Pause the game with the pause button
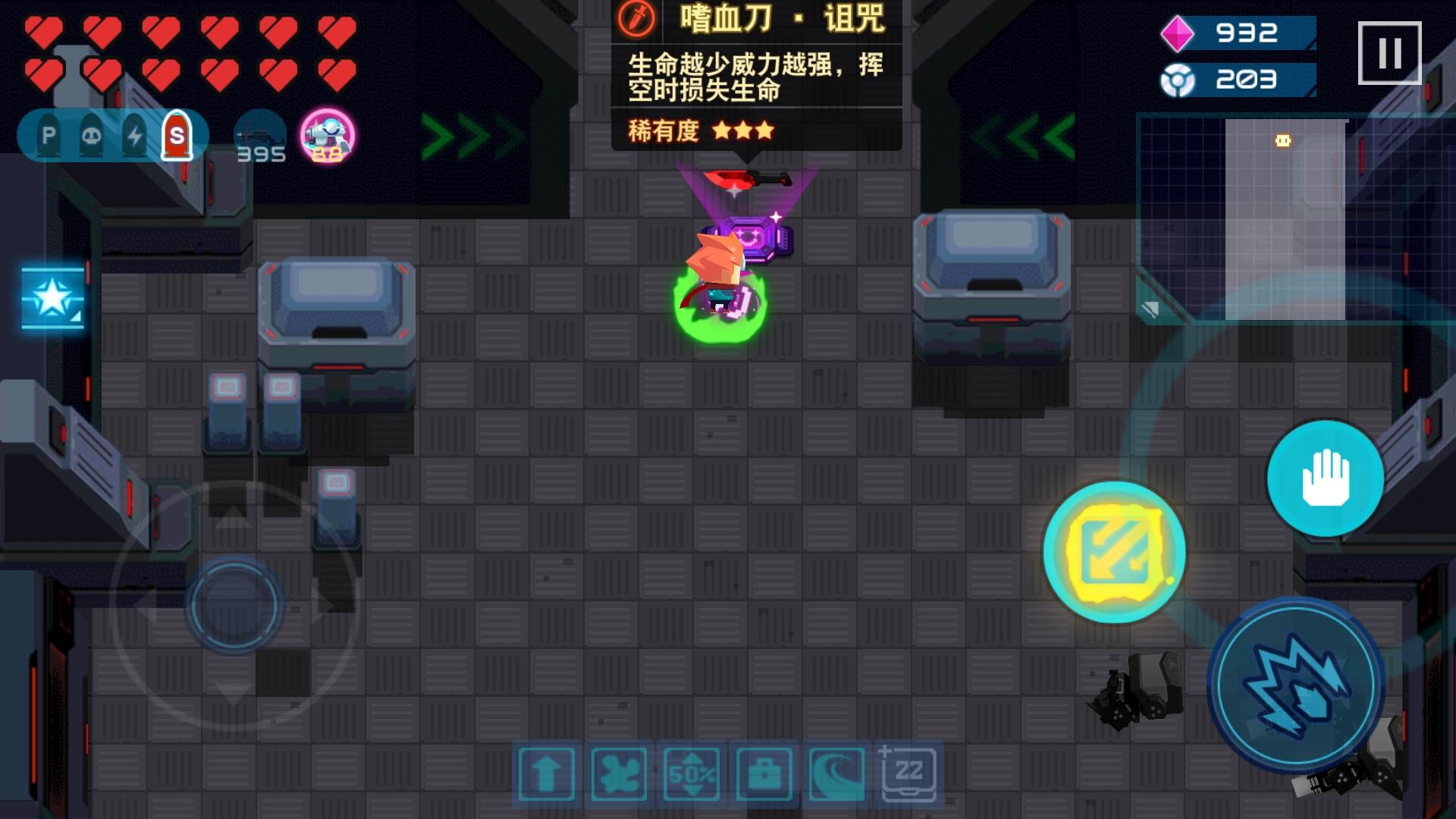This screenshot has width=1456, height=819. 1392,52
